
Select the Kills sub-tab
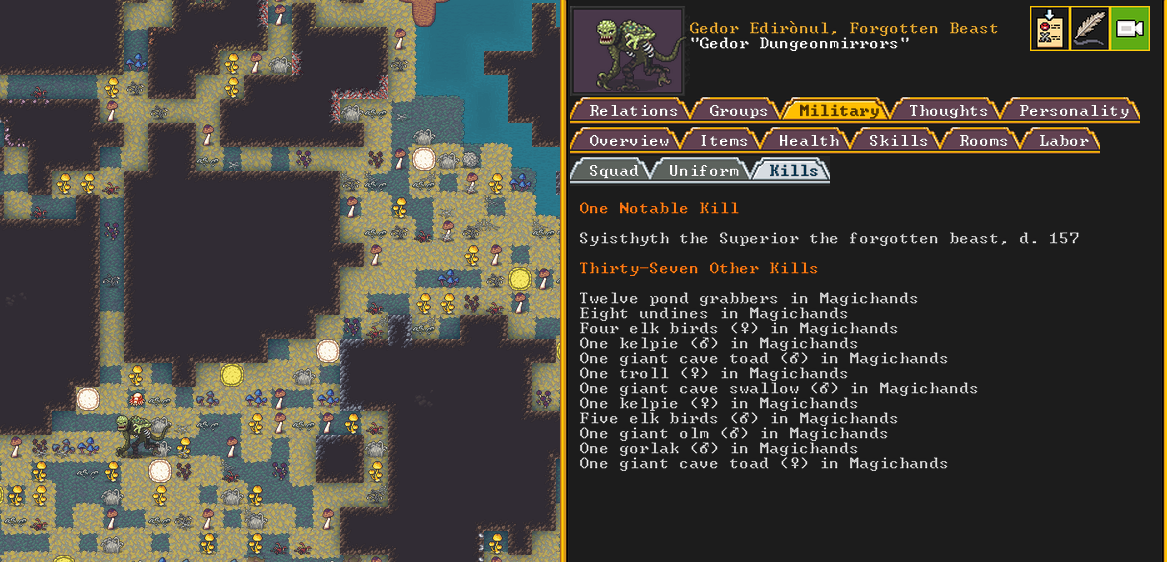(793, 171)
